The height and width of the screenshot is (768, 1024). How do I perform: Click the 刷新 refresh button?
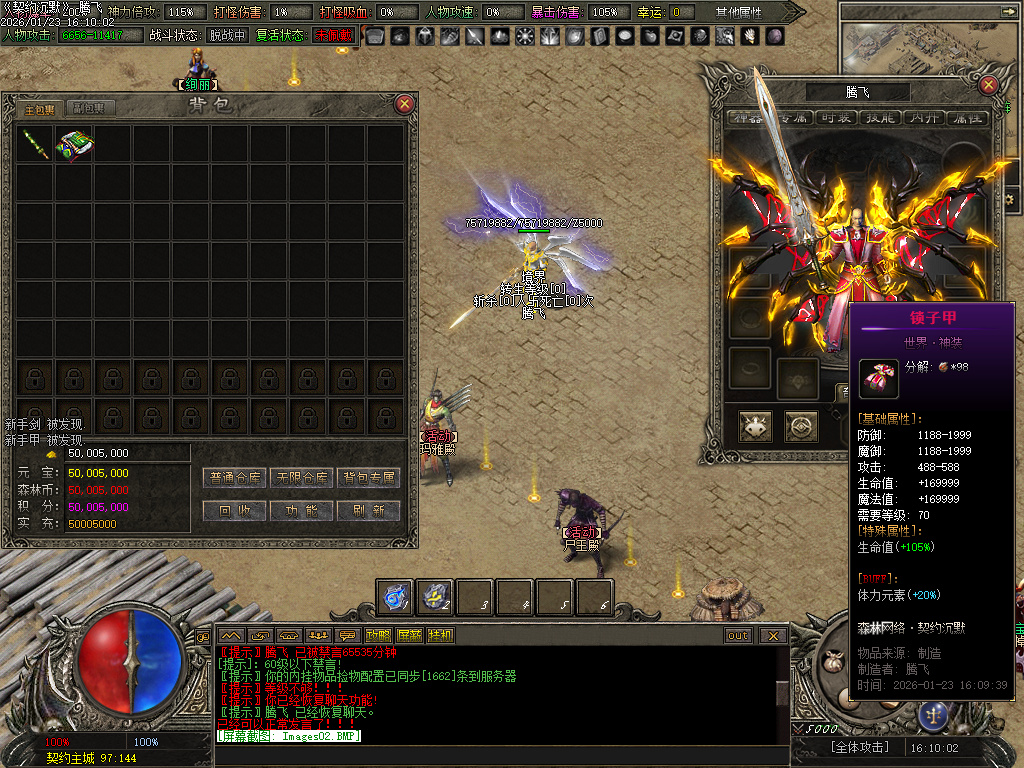click(x=369, y=510)
